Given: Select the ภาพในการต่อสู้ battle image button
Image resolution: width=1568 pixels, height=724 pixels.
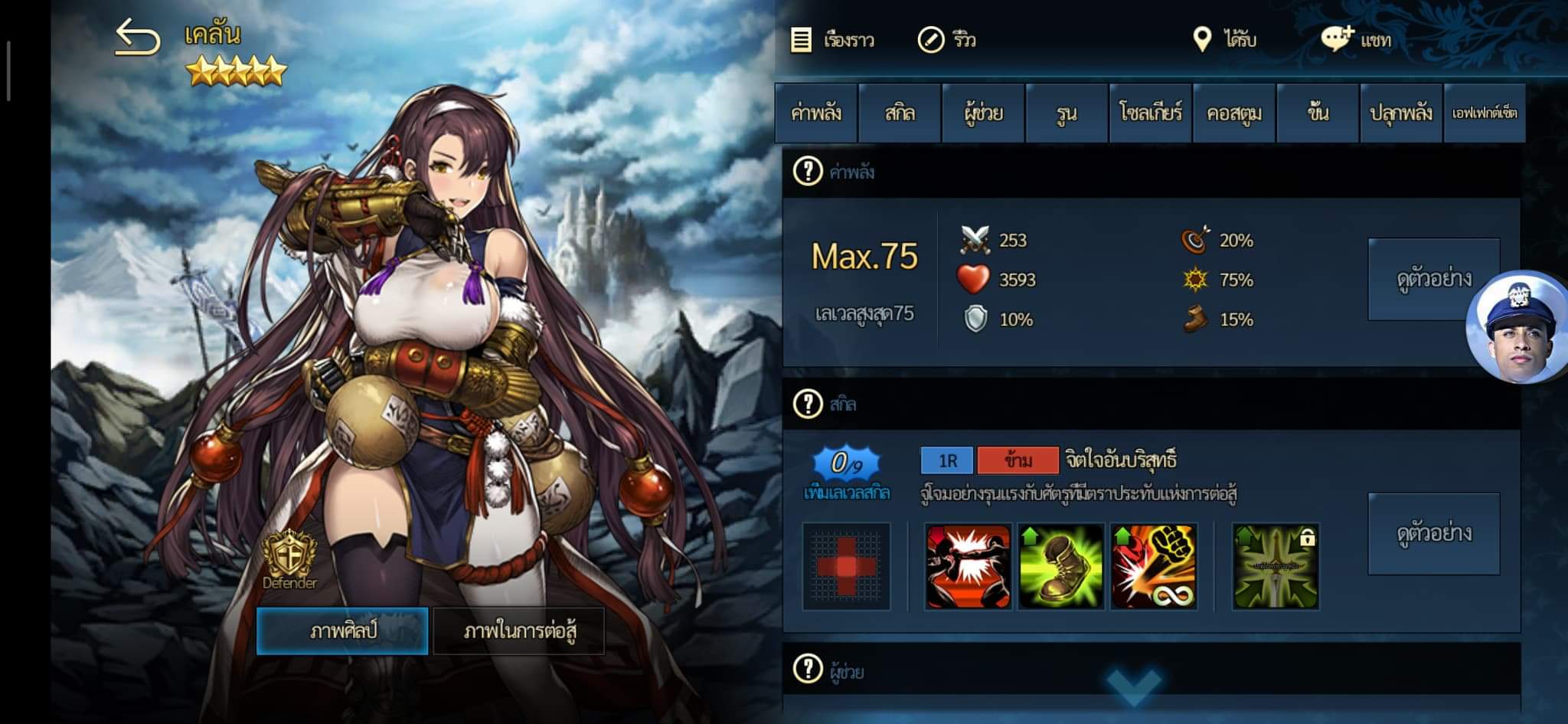Looking at the screenshot, I should point(519,631).
